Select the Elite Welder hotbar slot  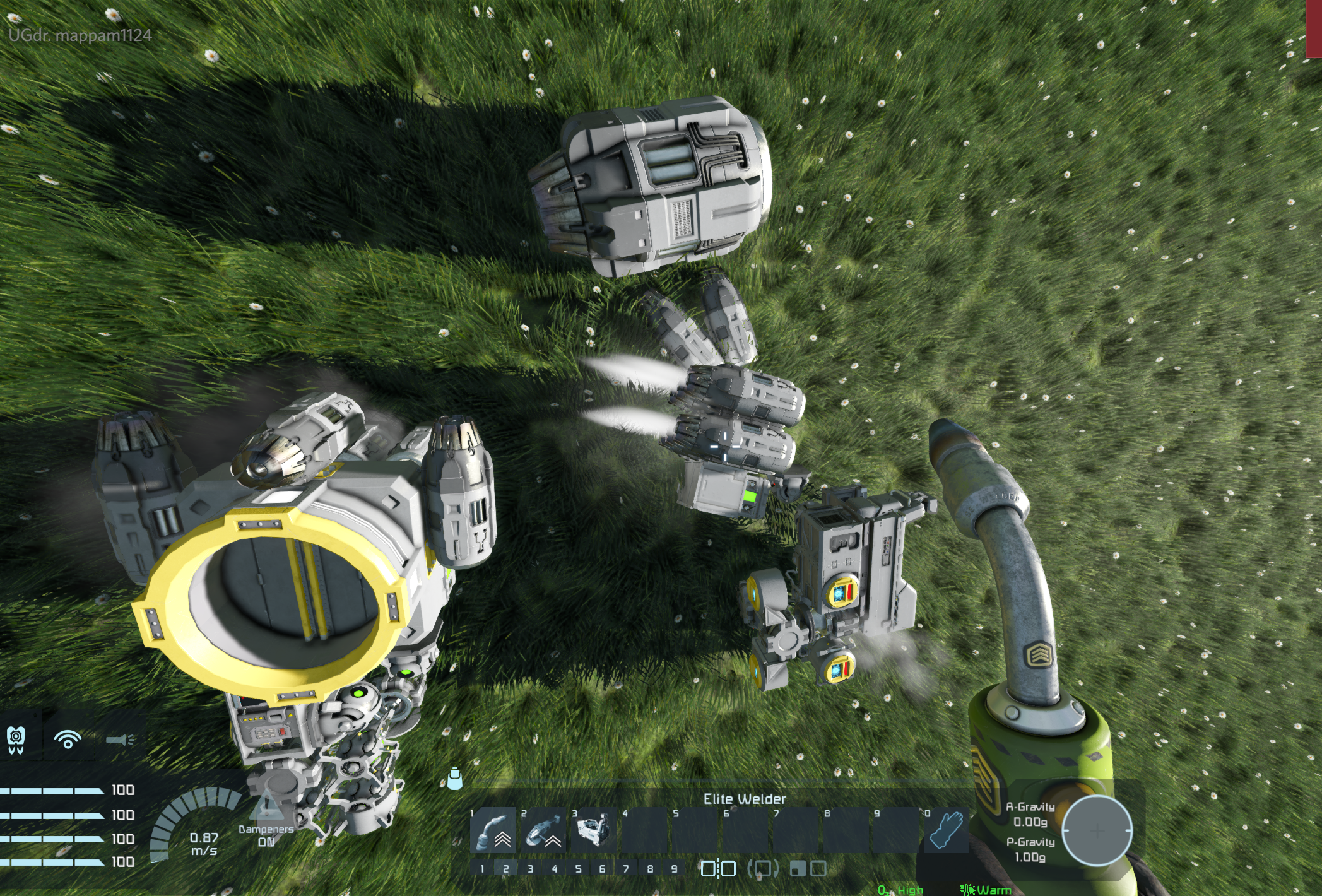tap(494, 830)
